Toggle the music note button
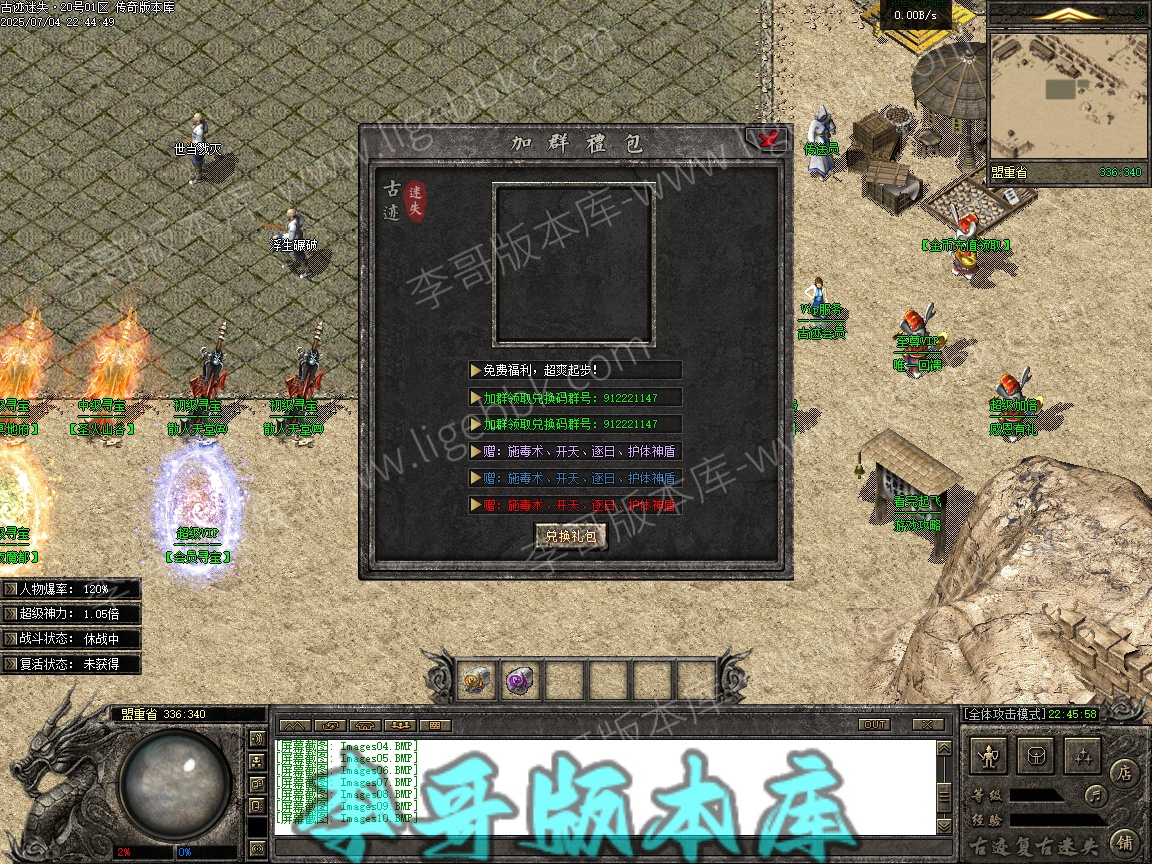Image resolution: width=1152 pixels, height=864 pixels. click(x=1096, y=796)
